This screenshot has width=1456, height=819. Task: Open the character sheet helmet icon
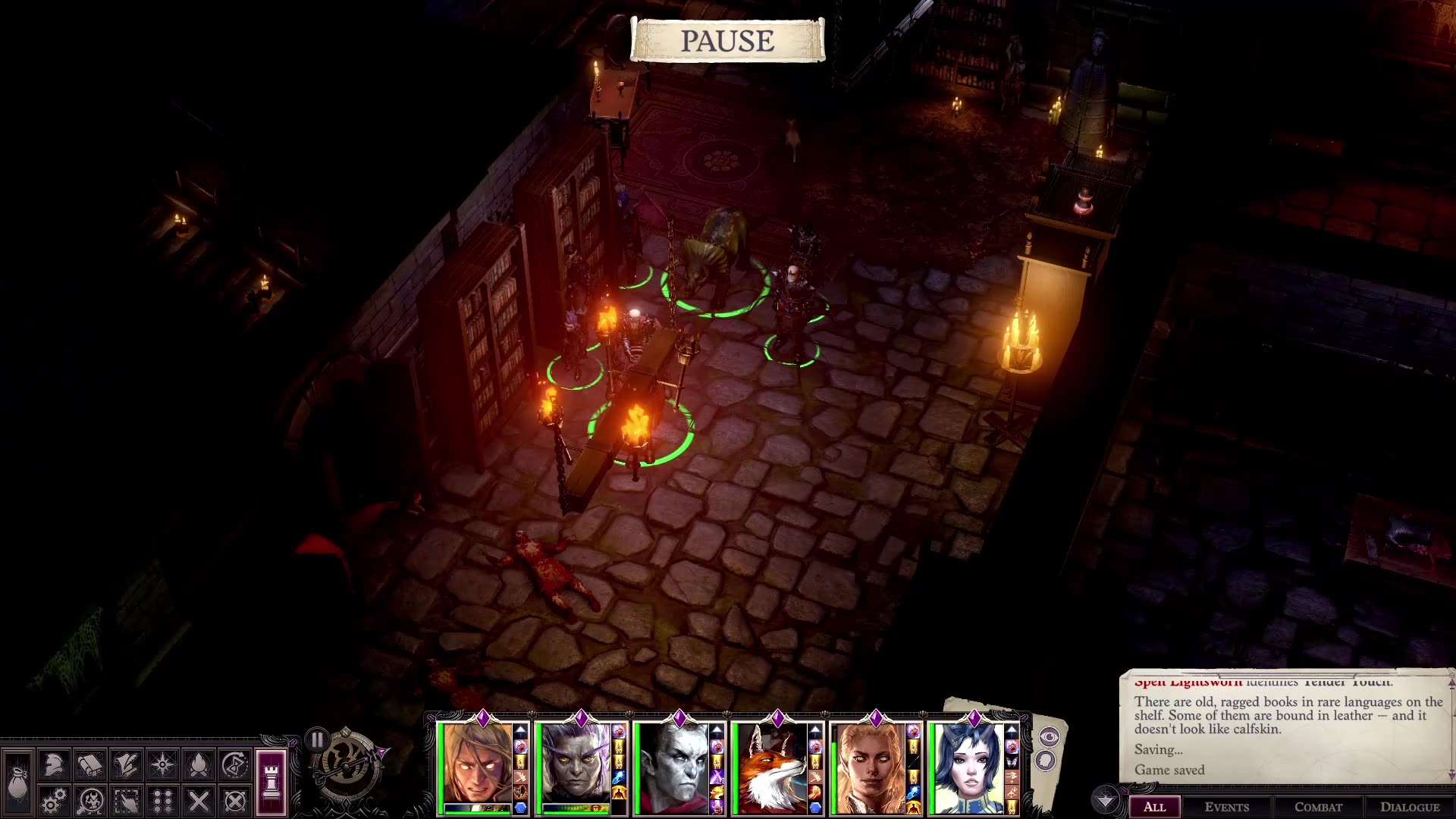(x=54, y=764)
